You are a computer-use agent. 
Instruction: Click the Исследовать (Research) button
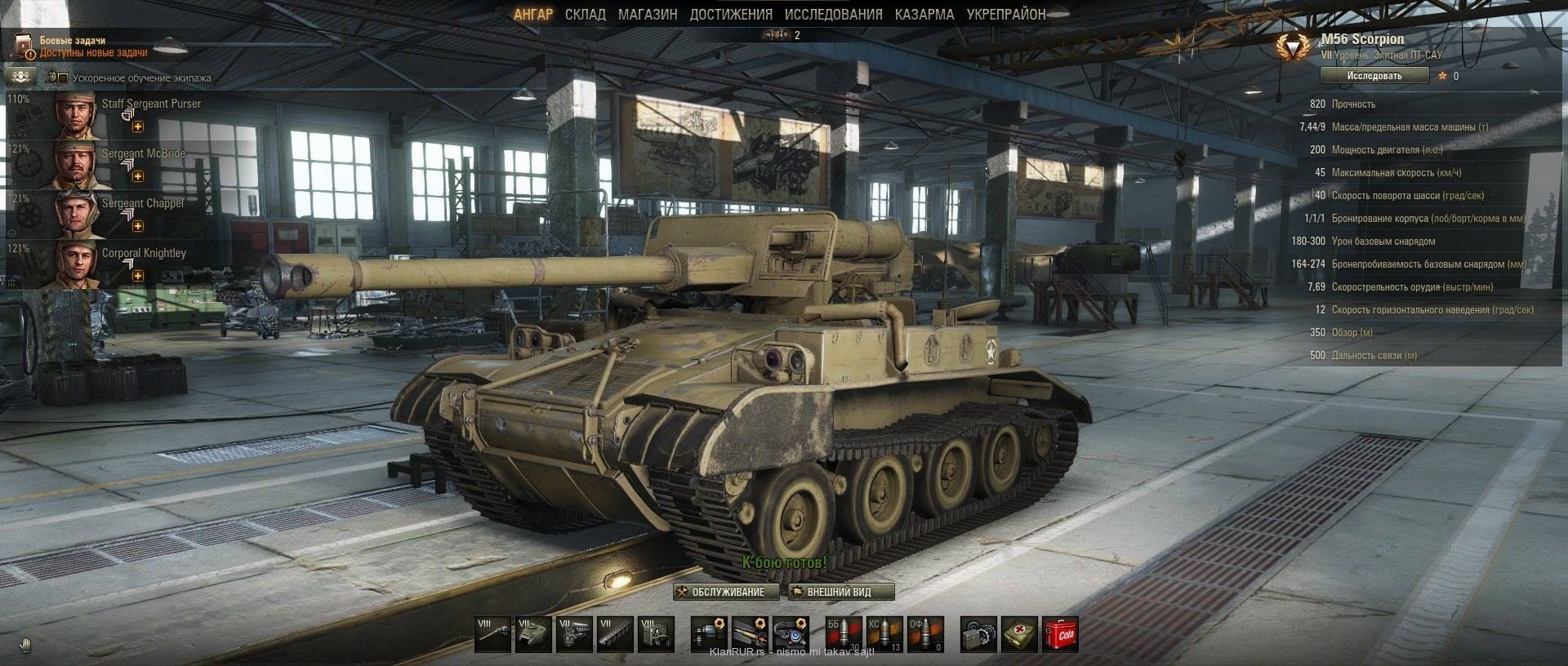pos(1374,76)
